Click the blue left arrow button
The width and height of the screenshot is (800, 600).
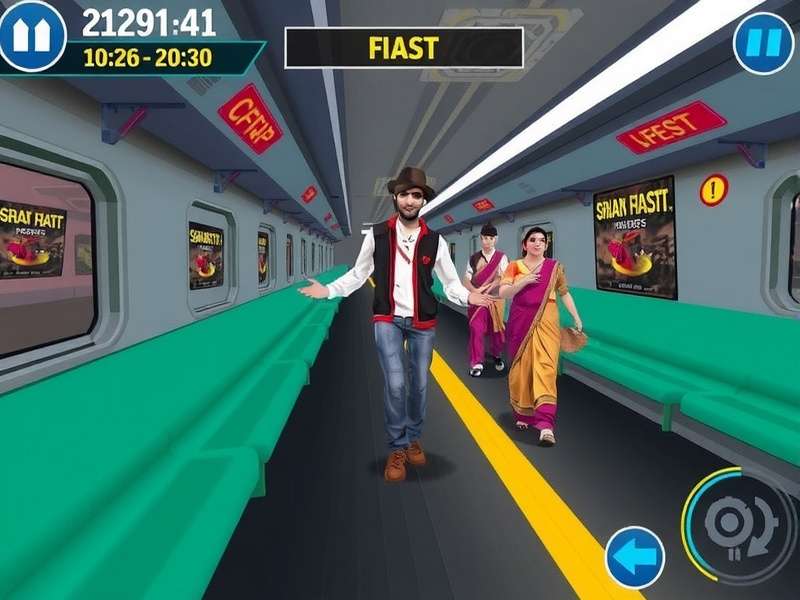[x=634, y=557]
